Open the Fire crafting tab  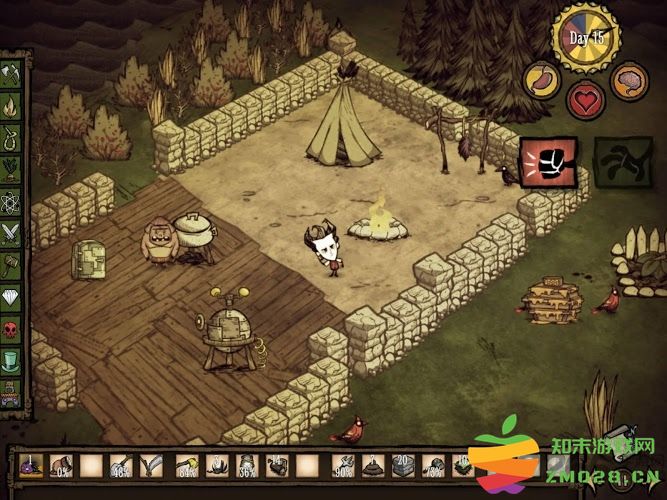12,107
